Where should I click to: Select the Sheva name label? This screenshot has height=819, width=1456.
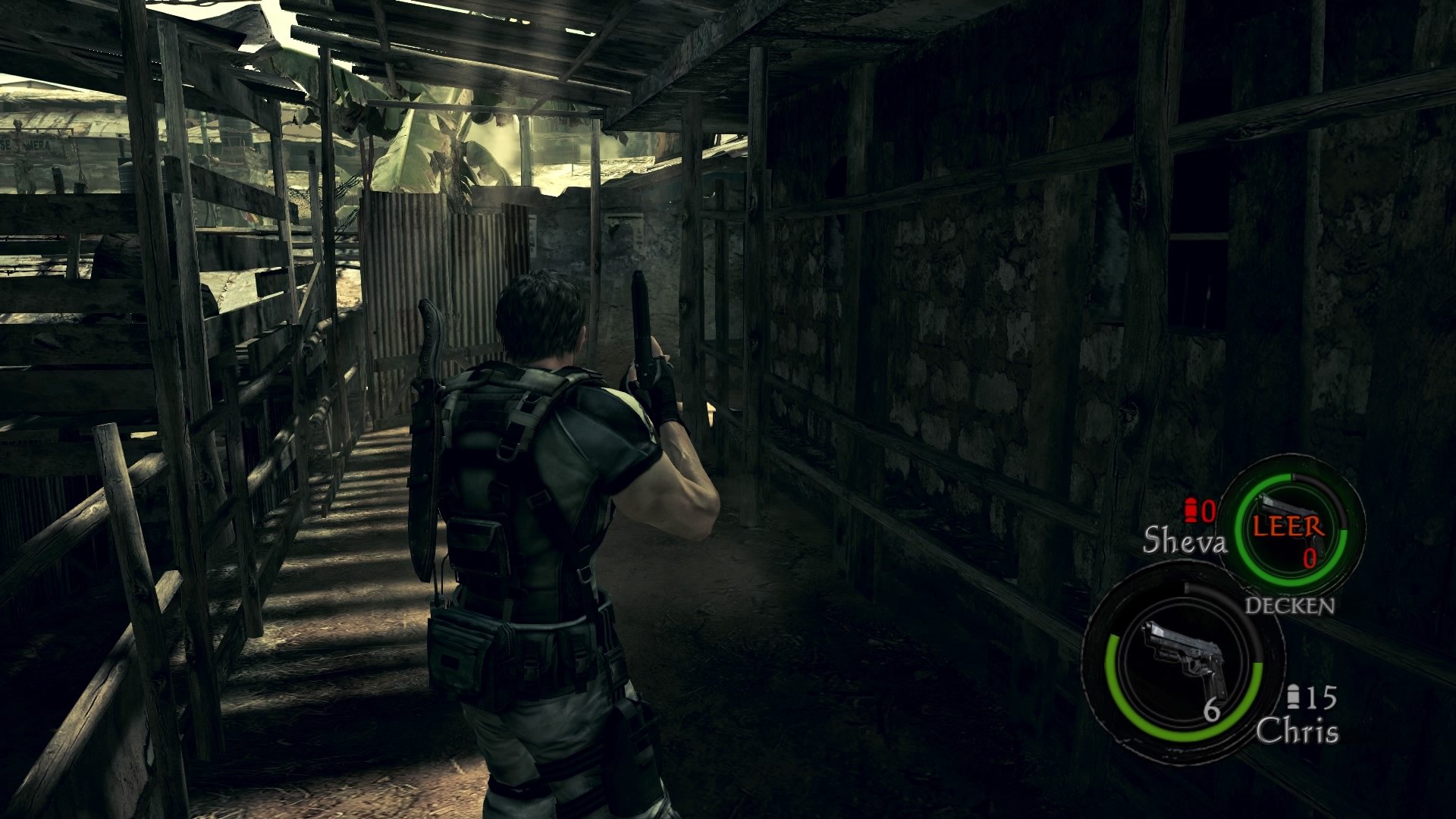pyautogui.click(x=1185, y=541)
